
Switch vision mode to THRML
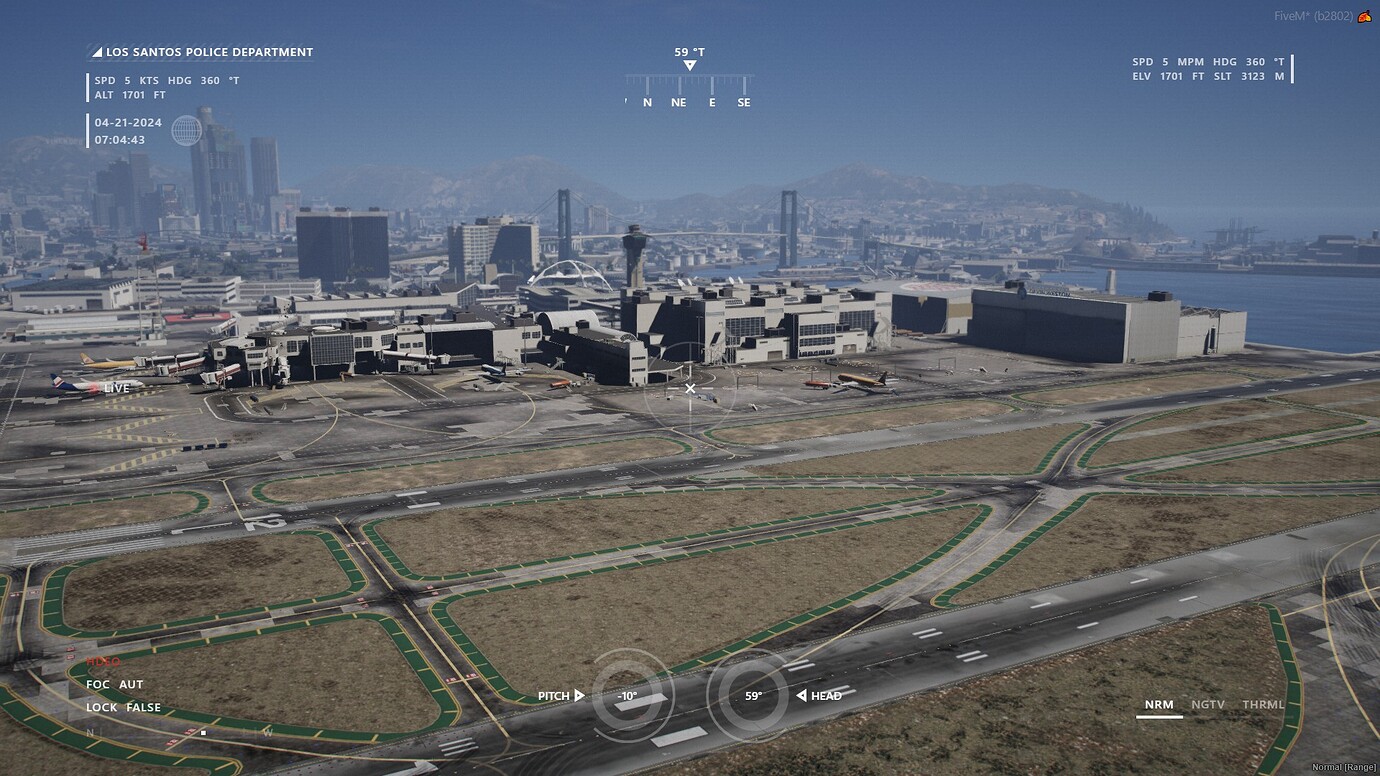click(1263, 704)
